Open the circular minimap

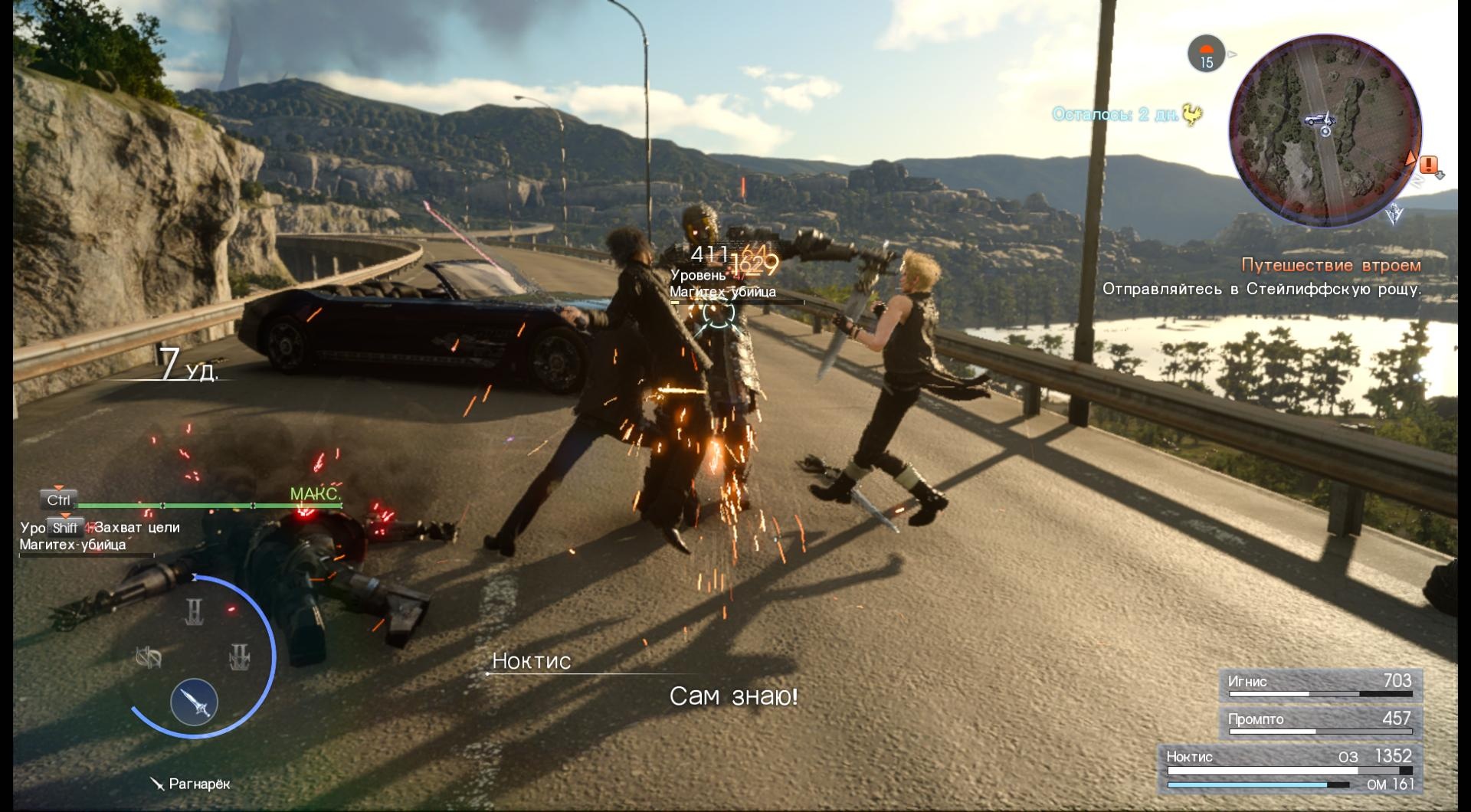[1325, 130]
